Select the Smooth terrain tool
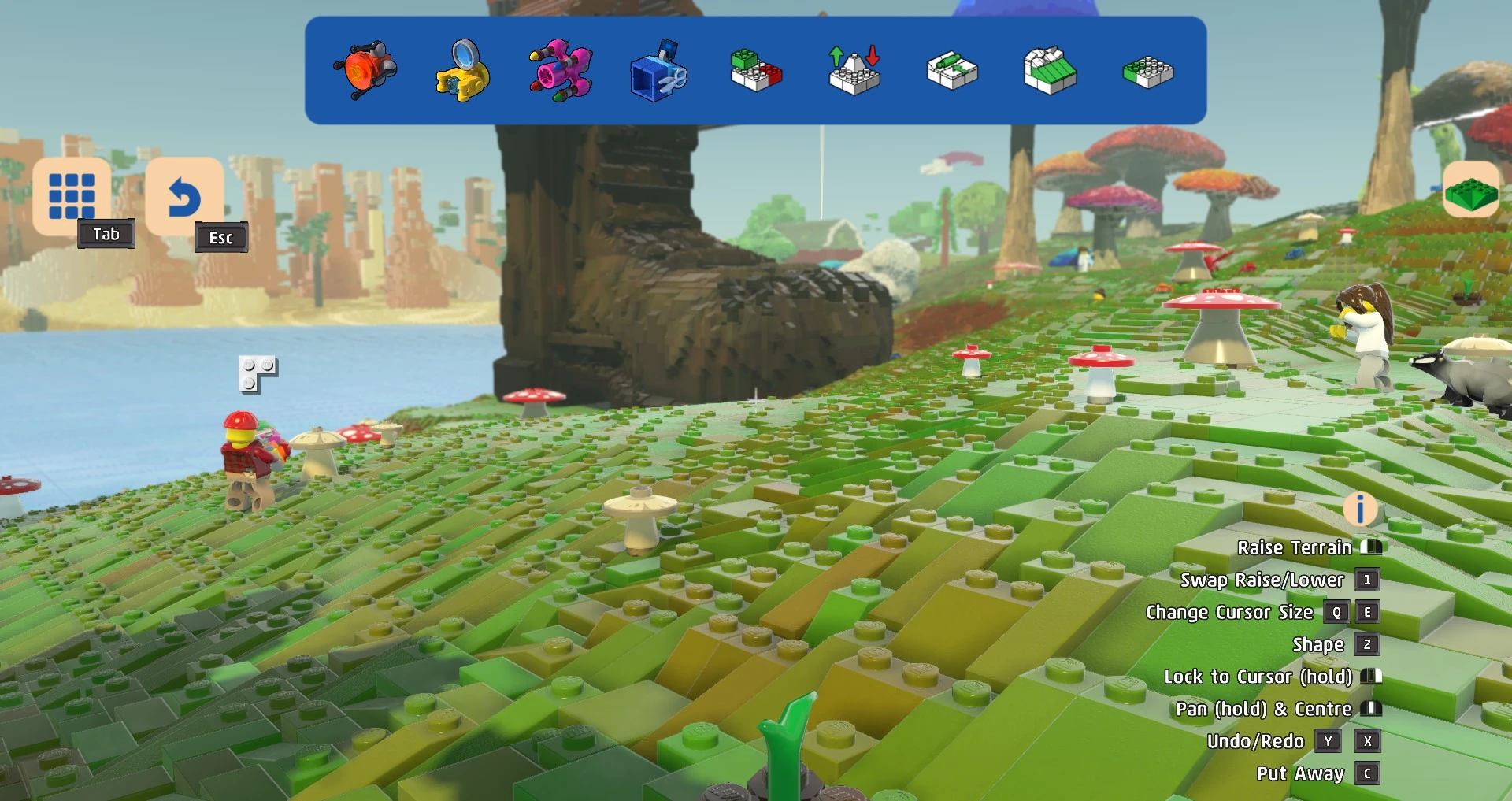Image resolution: width=1512 pixels, height=801 pixels. [1049, 71]
